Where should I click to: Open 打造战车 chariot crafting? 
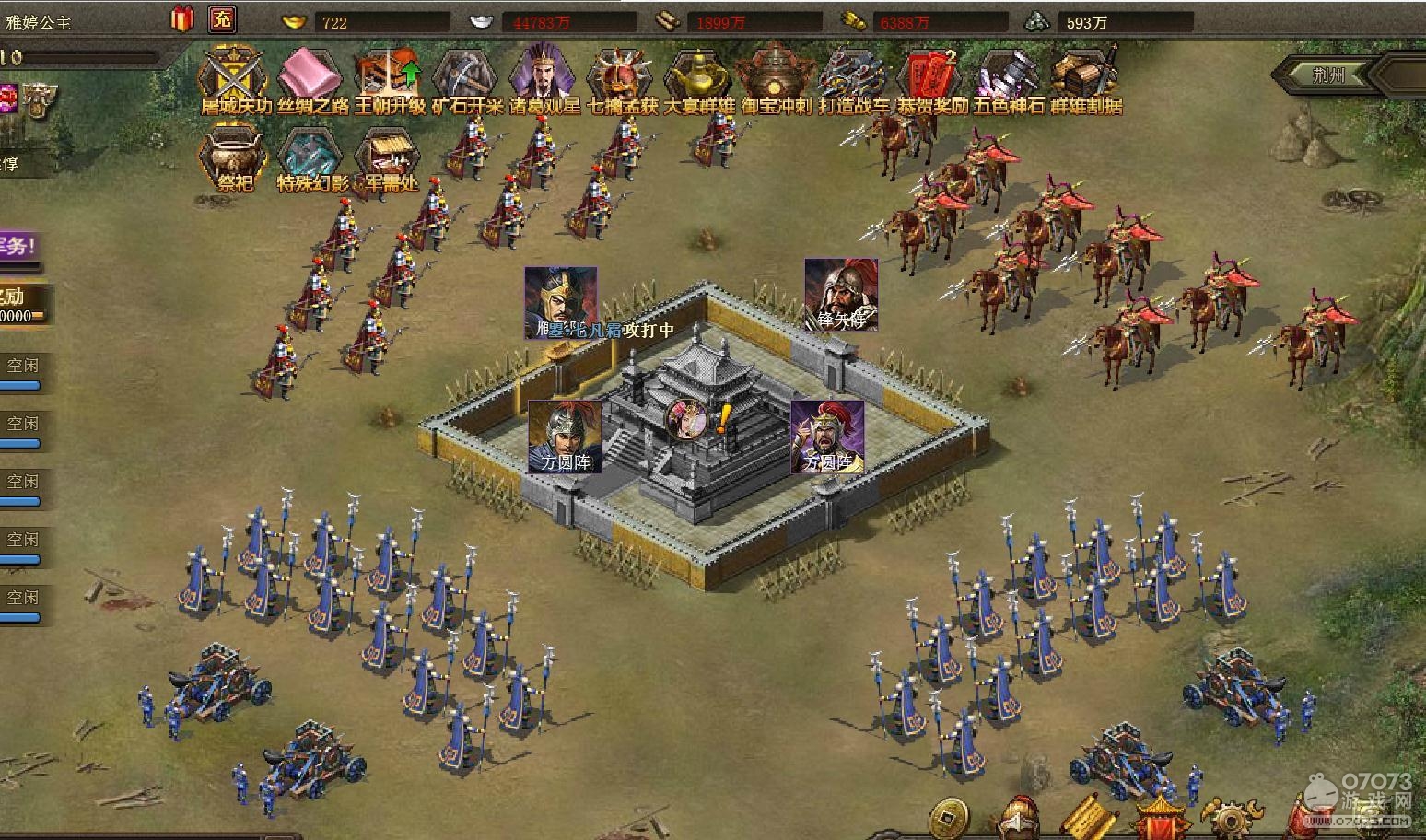(x=853, y=76)
